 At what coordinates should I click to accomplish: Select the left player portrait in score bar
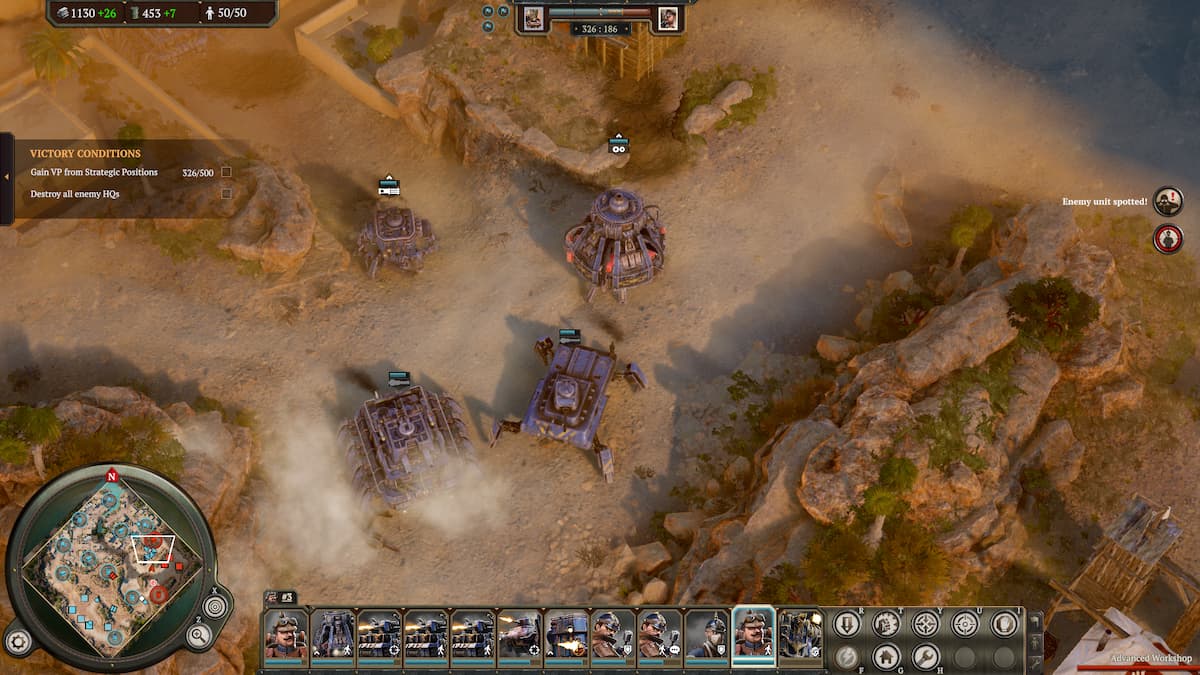tap(533, 18)
